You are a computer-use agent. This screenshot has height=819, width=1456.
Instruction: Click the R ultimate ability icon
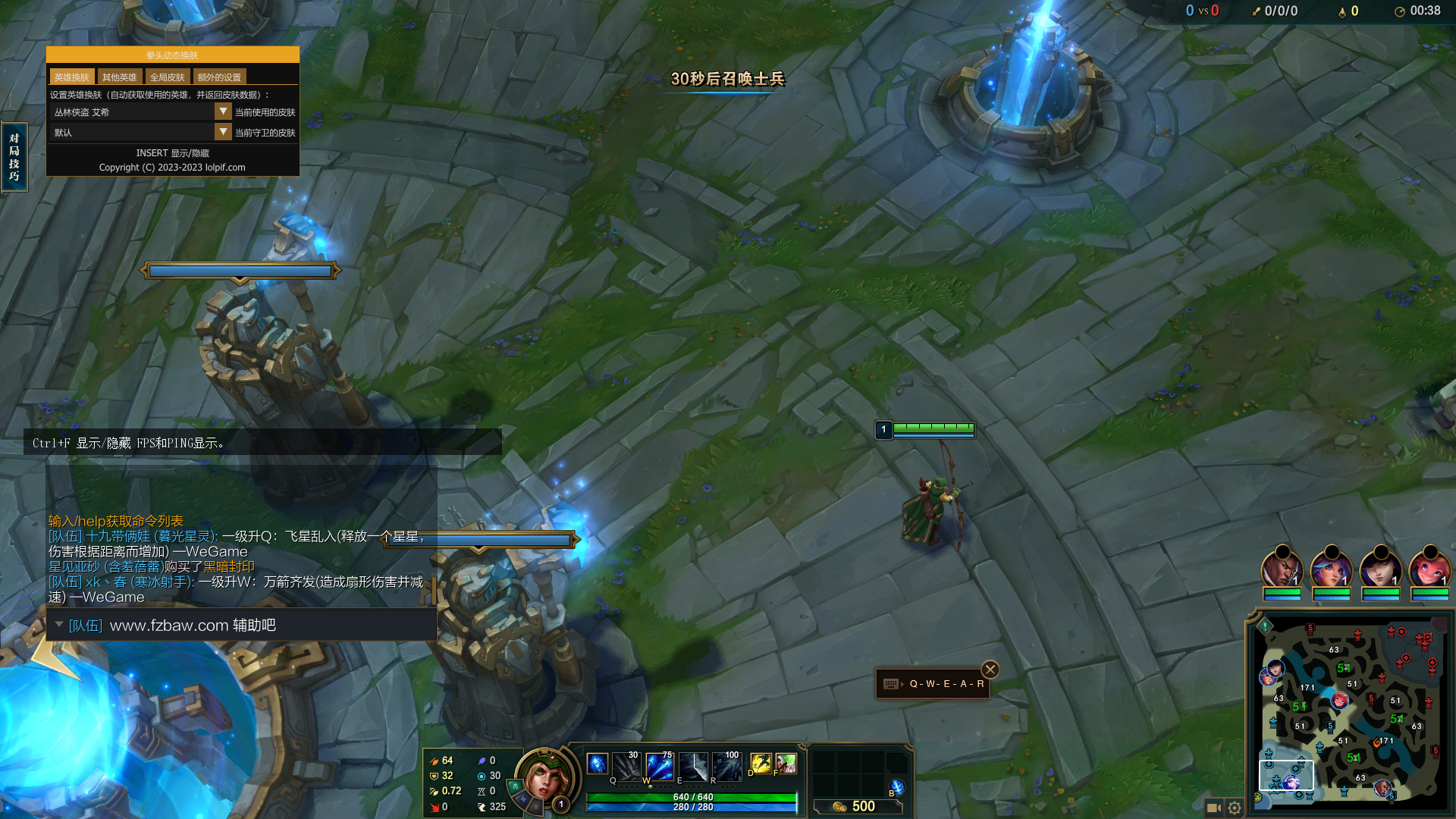[x=726, y=767]
